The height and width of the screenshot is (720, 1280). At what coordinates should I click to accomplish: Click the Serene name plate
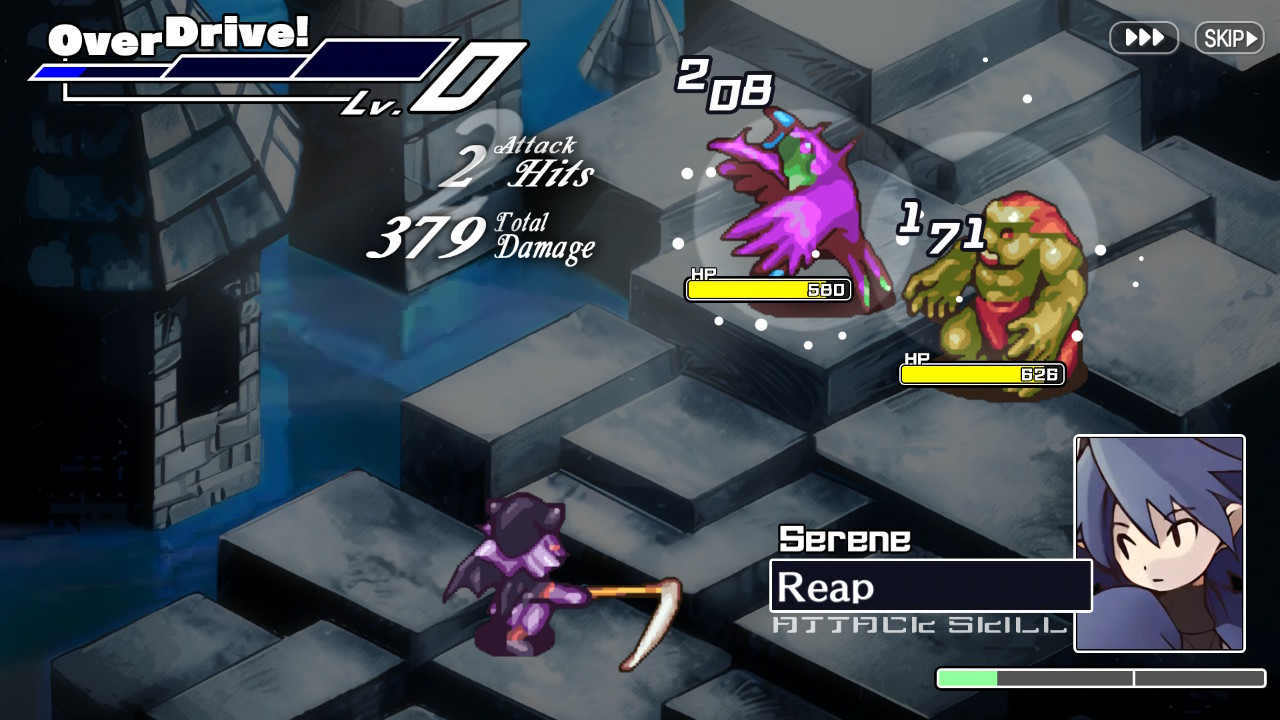click(x=843, y=540)
